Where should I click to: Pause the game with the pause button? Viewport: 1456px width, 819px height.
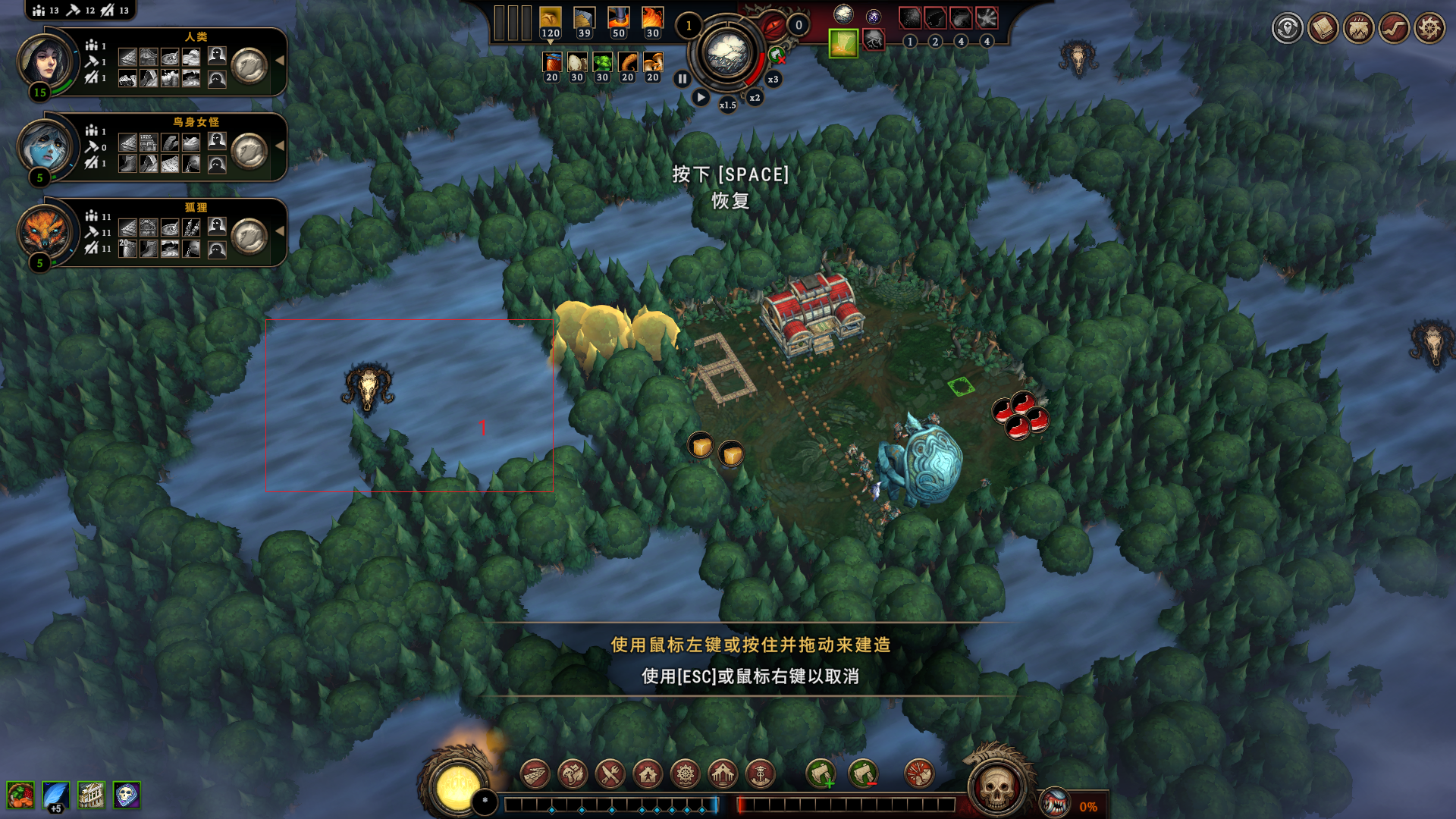682,79
